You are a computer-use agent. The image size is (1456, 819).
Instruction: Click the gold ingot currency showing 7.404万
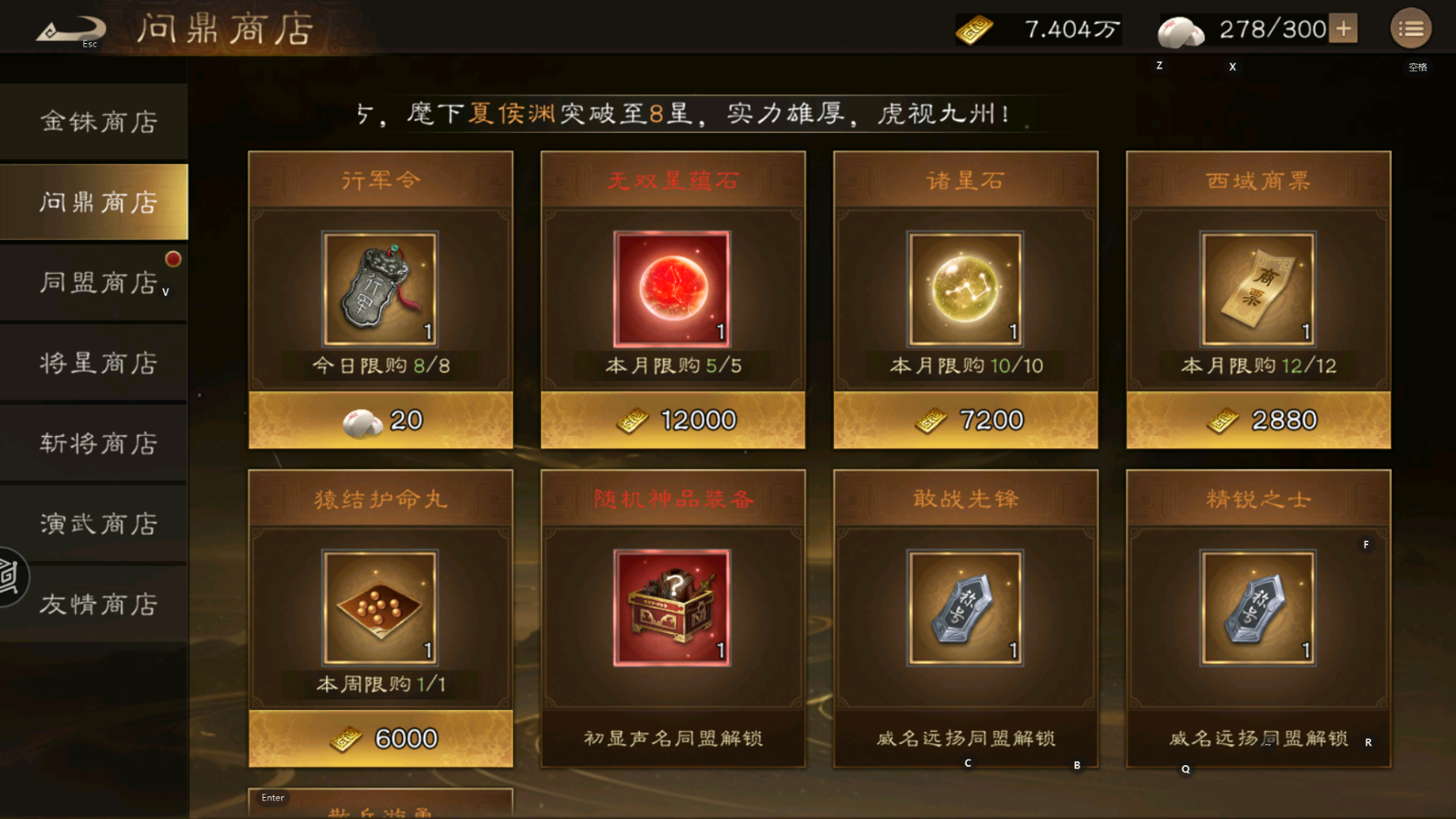[x=975, y=29]
